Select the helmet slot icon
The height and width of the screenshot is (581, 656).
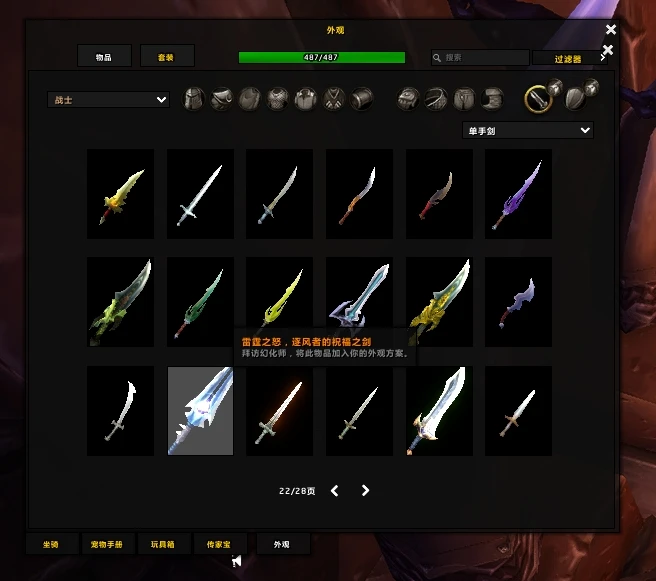click(194, 99)
